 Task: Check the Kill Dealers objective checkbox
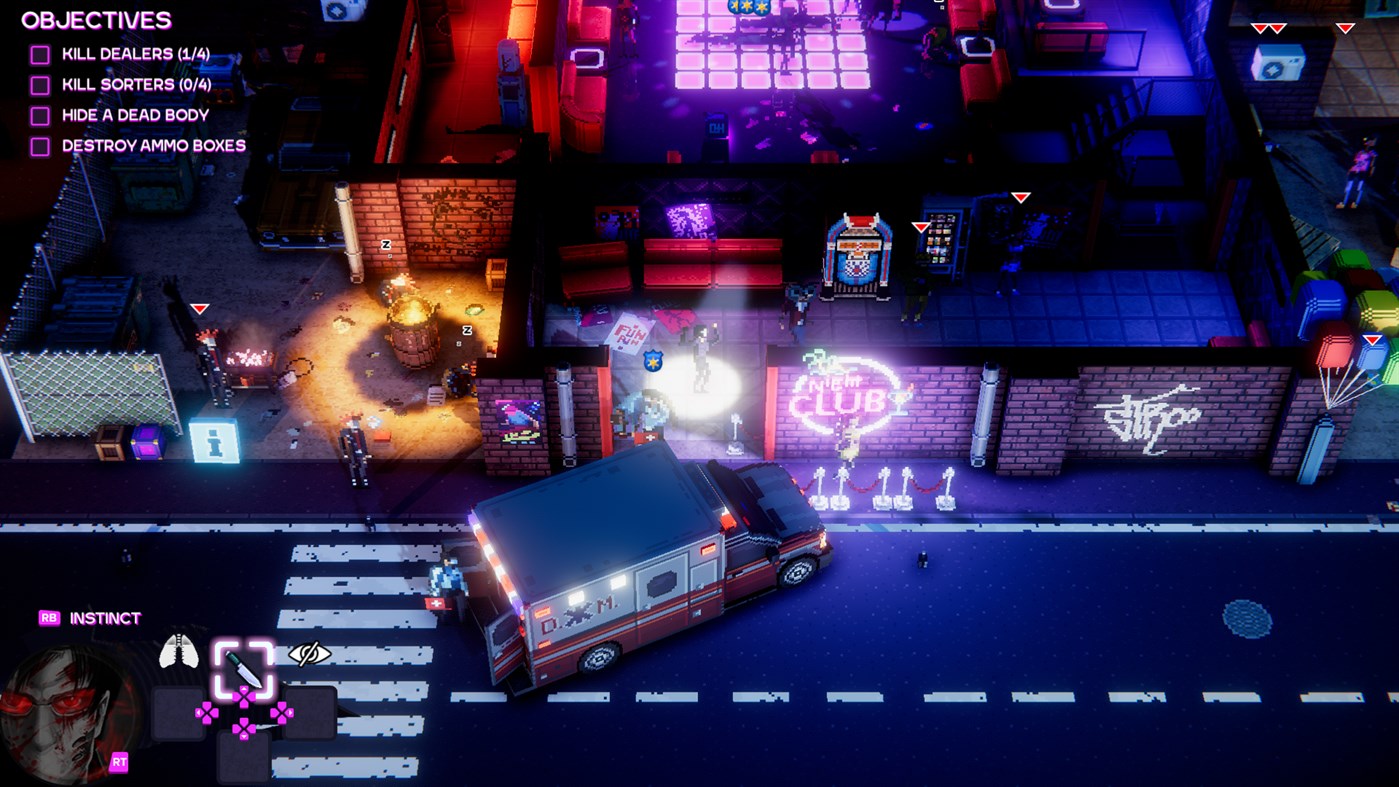point(40,55)
